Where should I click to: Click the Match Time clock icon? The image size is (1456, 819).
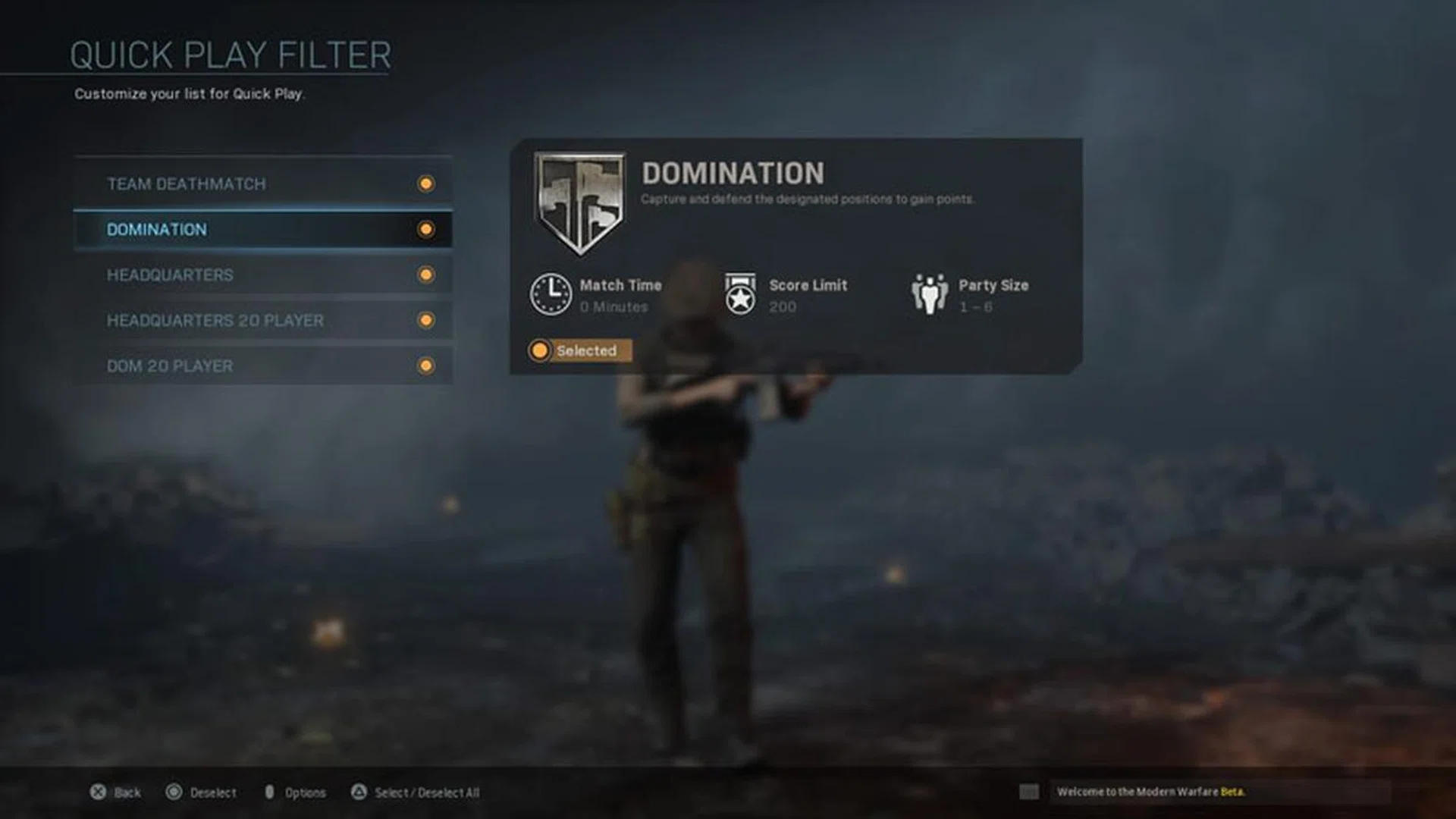[551, 295]
